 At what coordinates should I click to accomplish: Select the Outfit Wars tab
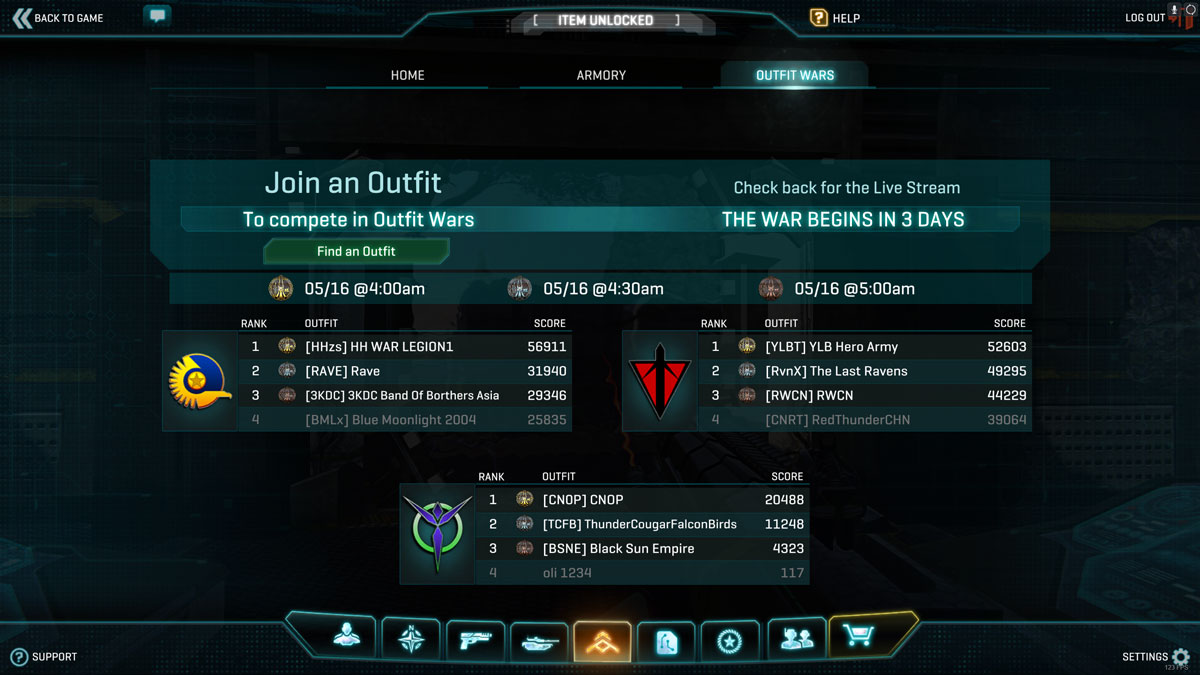click(x=795, y=75)
